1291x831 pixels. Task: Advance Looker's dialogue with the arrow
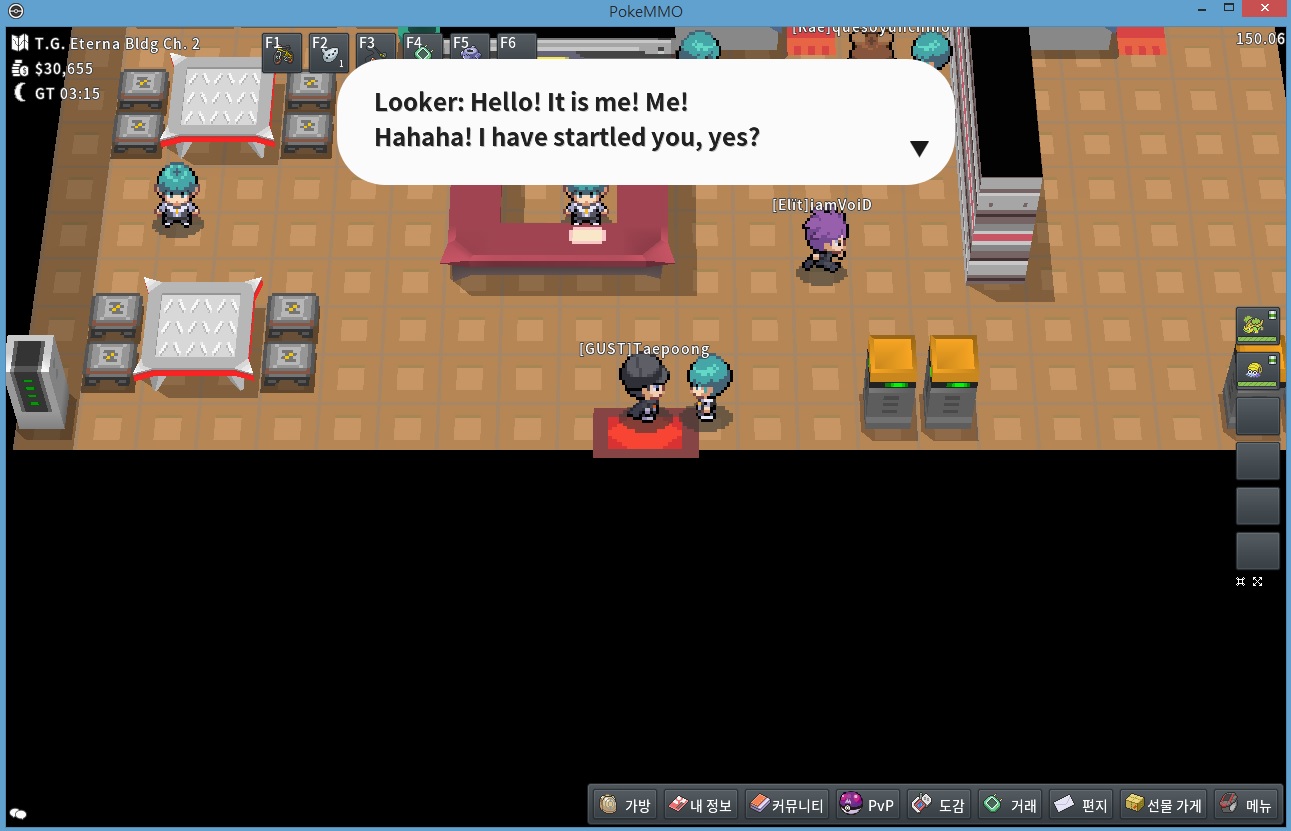tap(919, 148)
